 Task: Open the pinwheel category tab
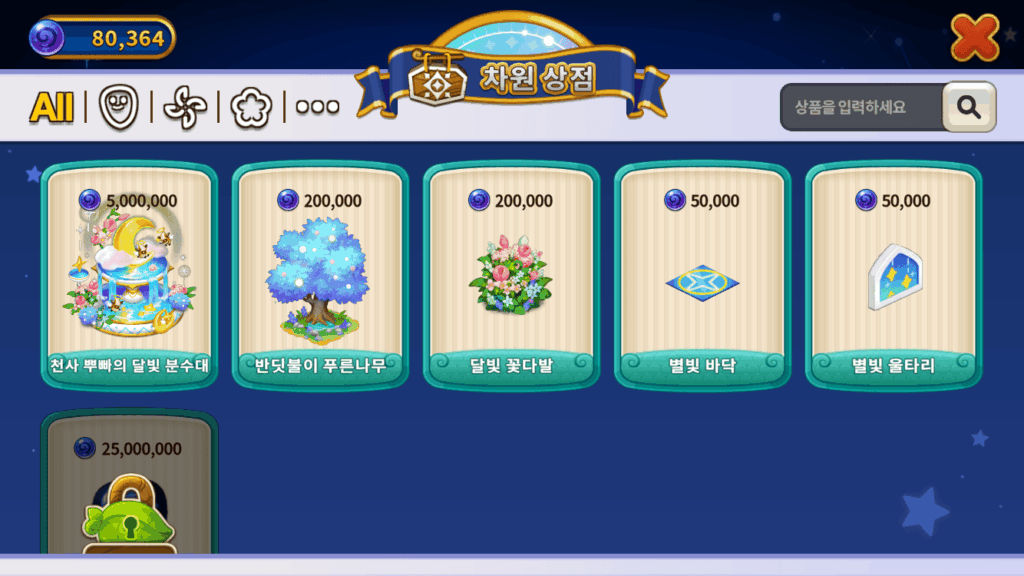184,107
